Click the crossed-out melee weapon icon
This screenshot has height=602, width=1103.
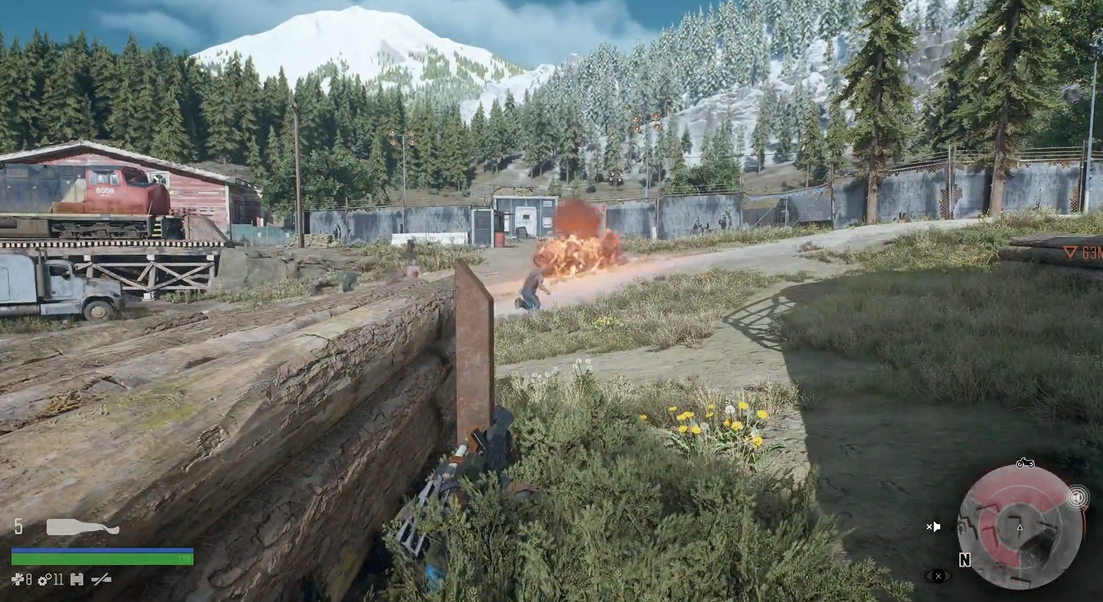click(101, 579)
